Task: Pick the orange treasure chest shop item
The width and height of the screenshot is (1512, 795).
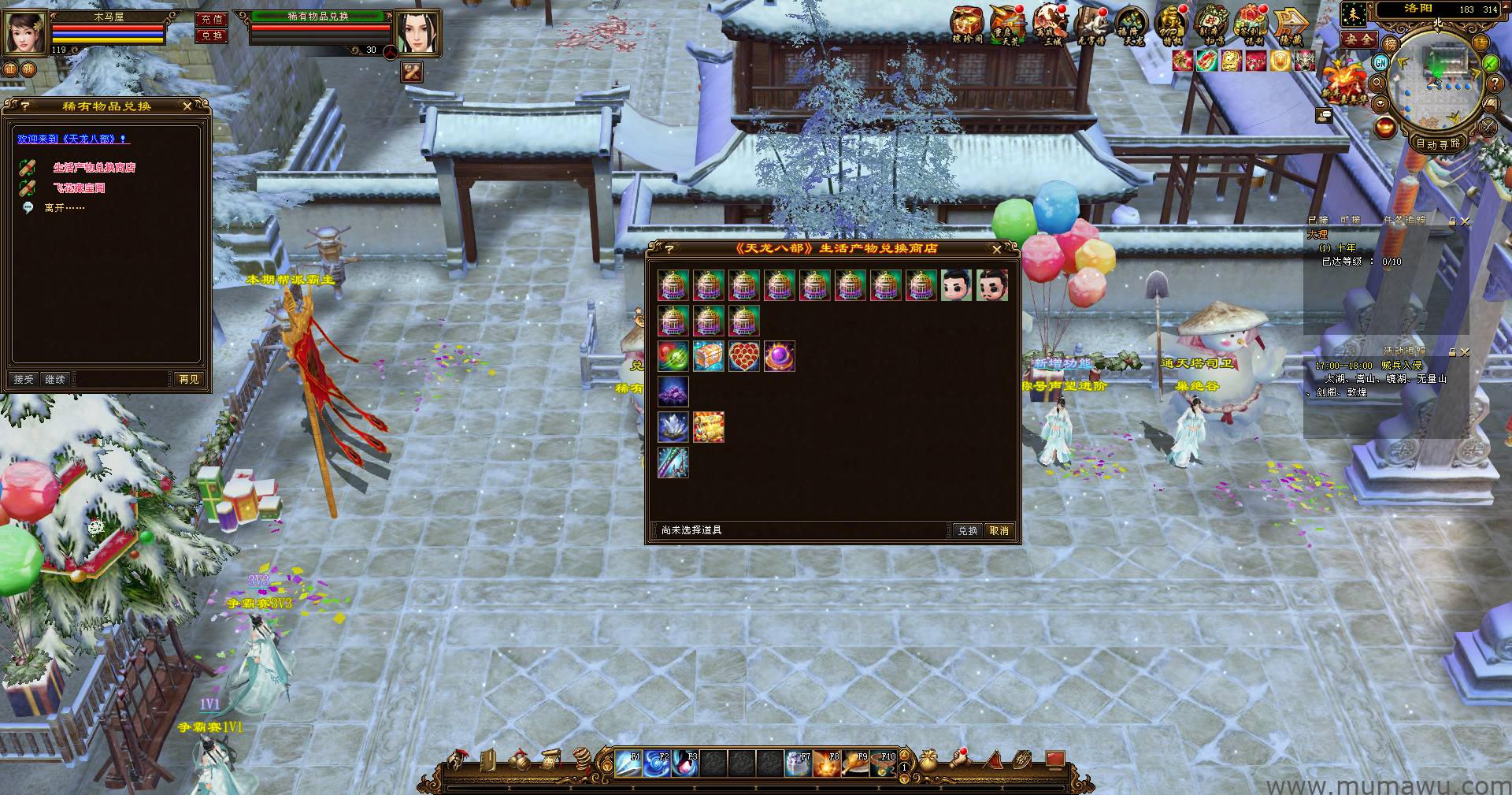Action: point(709,356)
